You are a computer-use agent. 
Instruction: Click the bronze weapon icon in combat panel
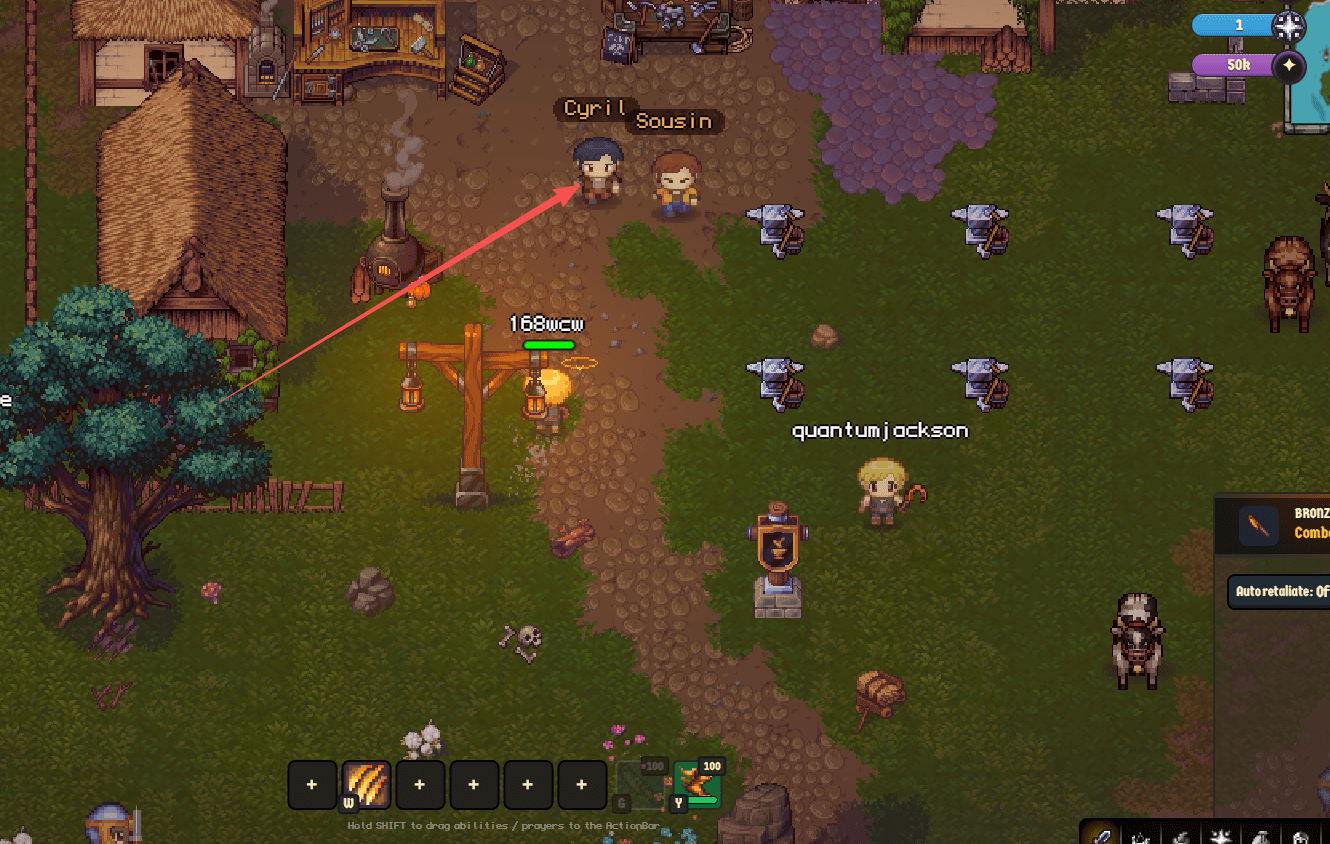(x=1259, y=525)
